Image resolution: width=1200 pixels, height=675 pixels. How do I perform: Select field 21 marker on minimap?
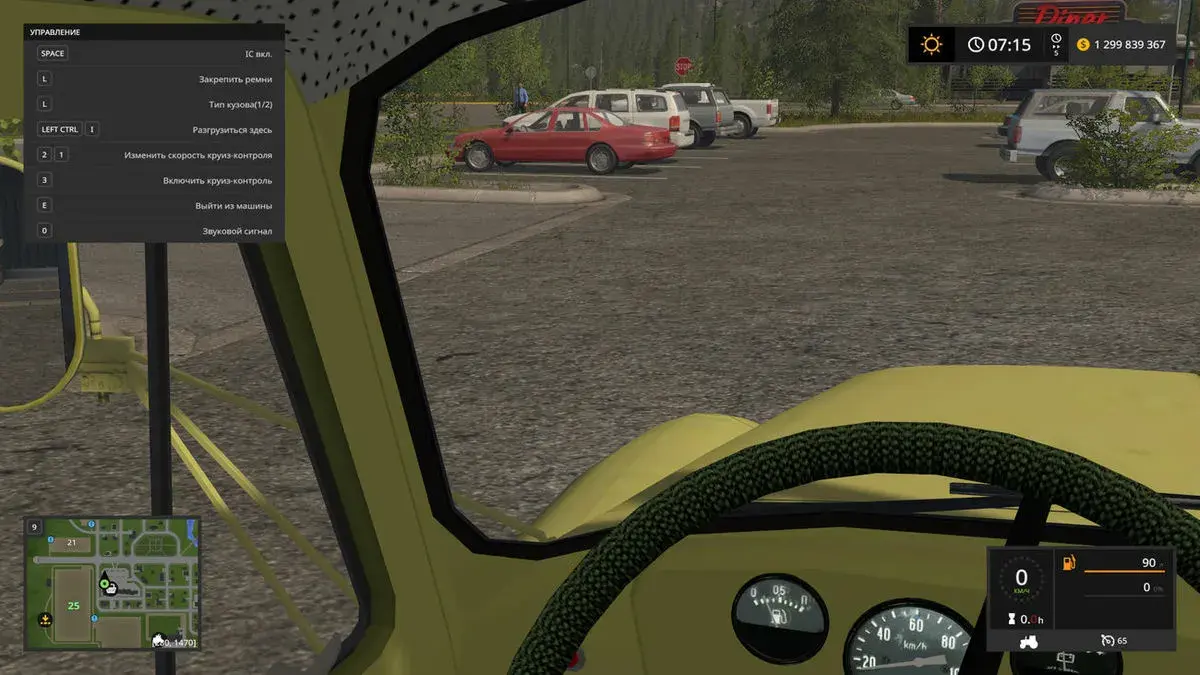click(71, 542)
